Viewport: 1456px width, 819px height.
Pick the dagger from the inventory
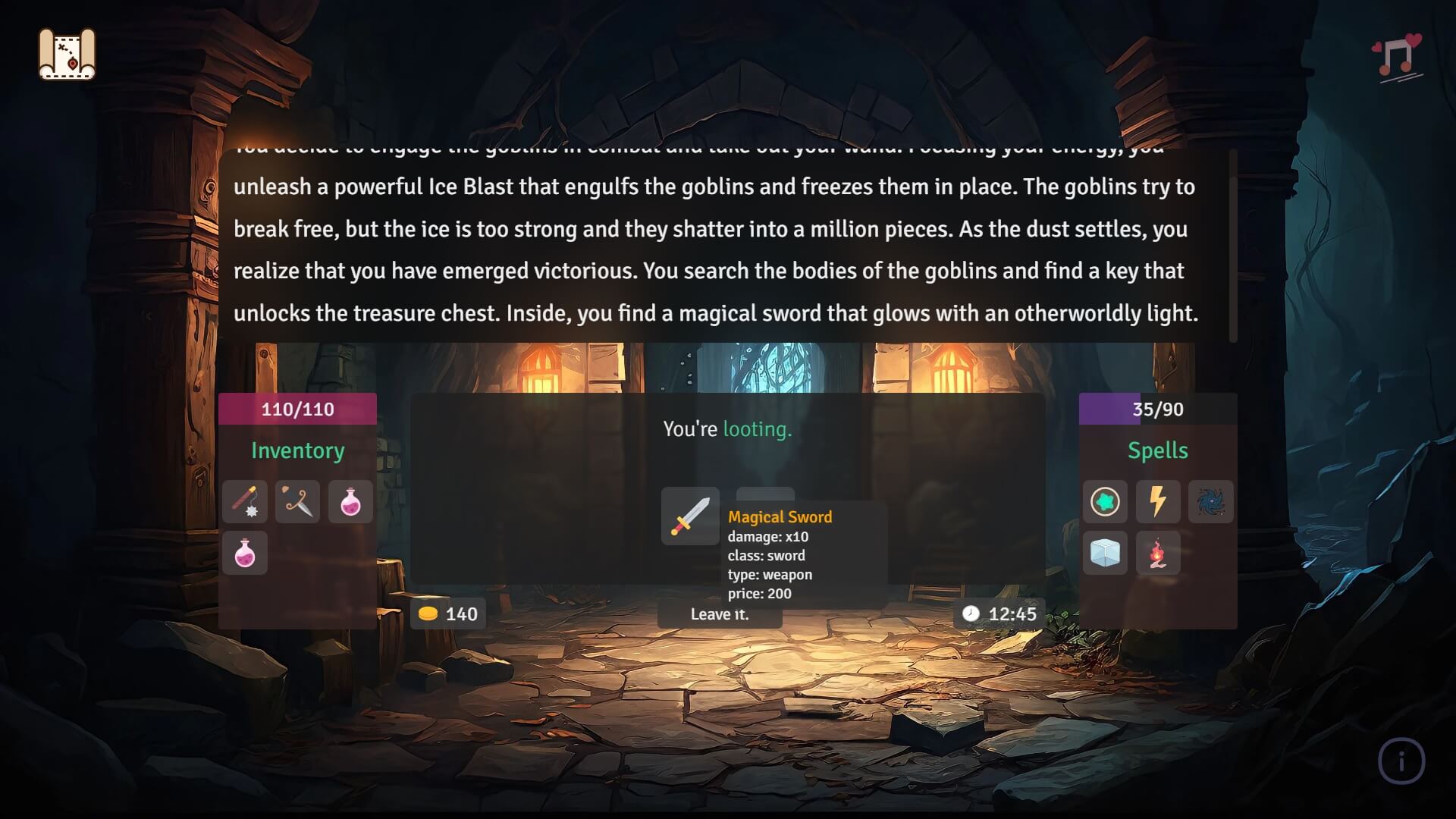click(x=297, y=502)
